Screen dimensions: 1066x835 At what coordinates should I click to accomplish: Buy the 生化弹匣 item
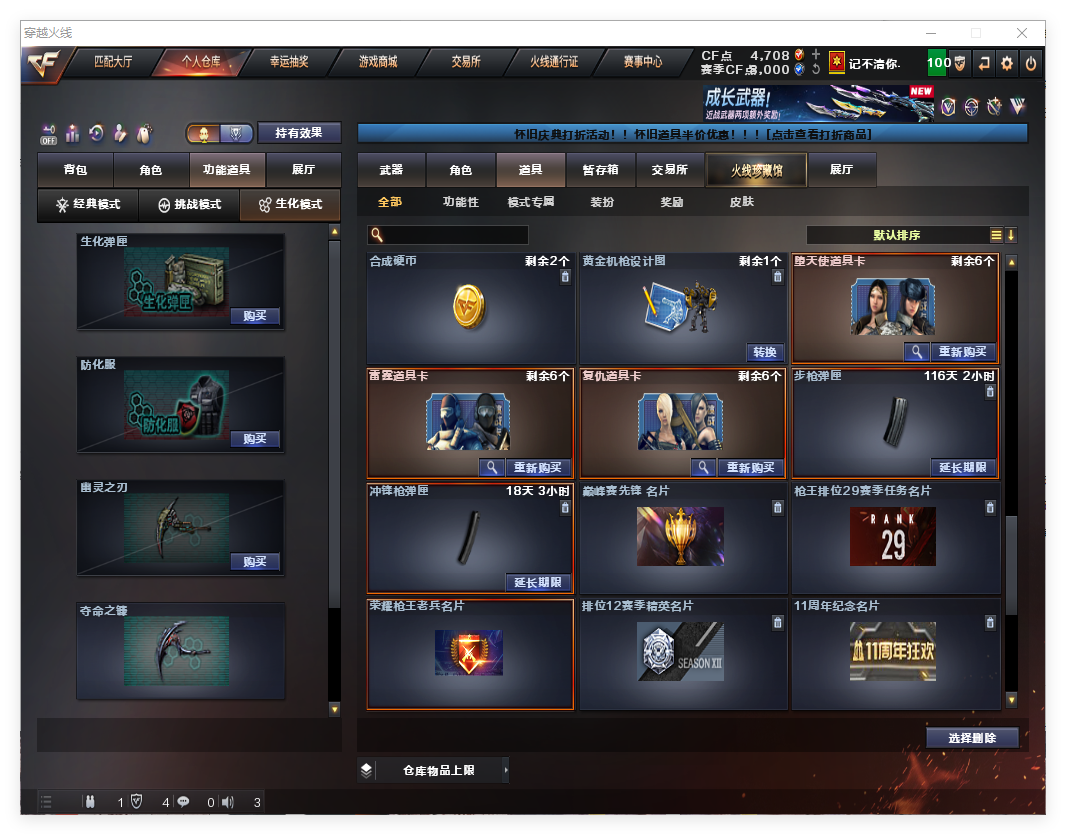click(255, 316)
